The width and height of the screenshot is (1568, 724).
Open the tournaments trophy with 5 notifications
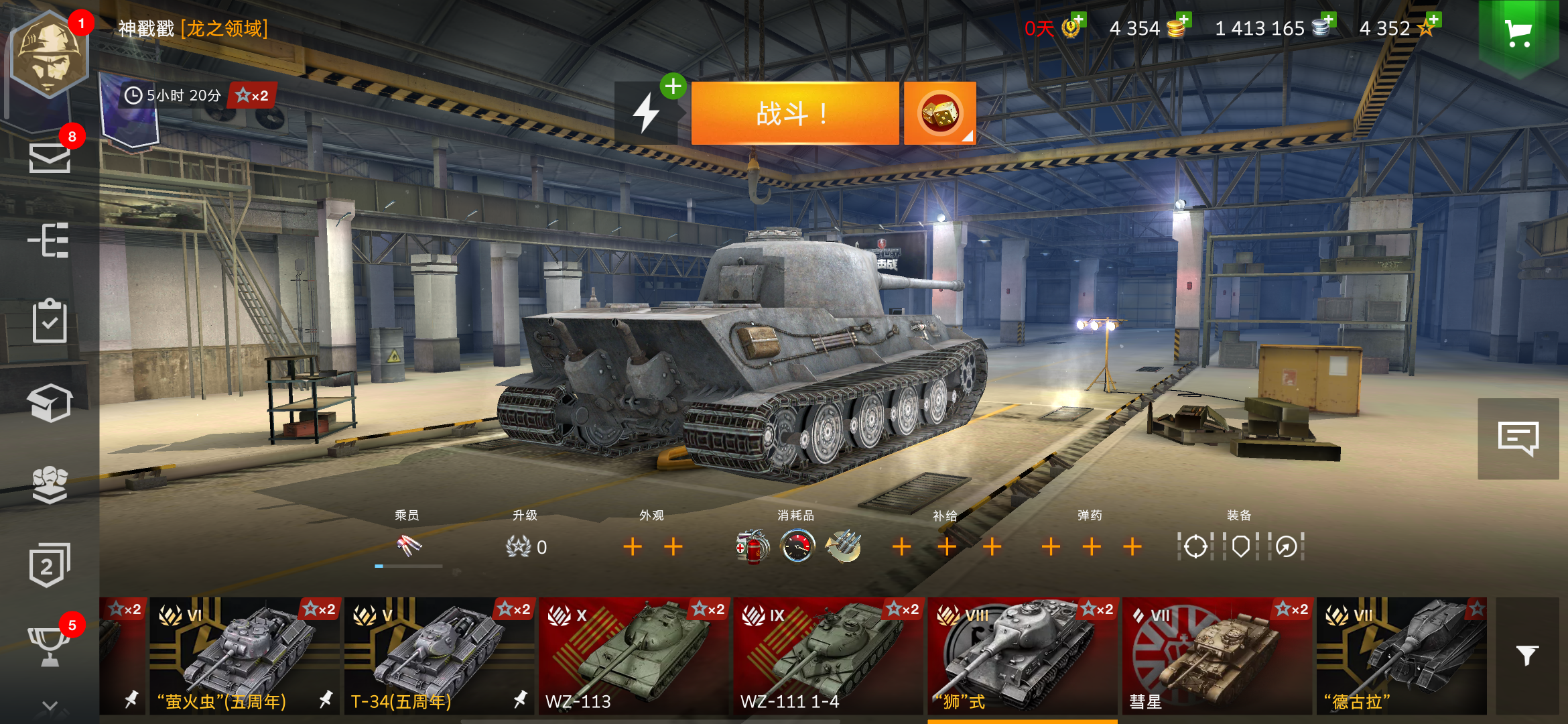click(49, 646)
